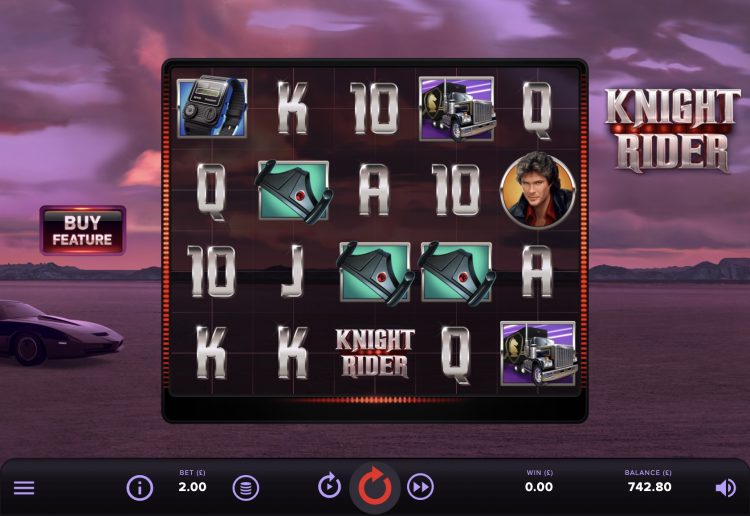Open the bet amount coin selector
The width and height of the screenshot is (750, 516).
245,488
